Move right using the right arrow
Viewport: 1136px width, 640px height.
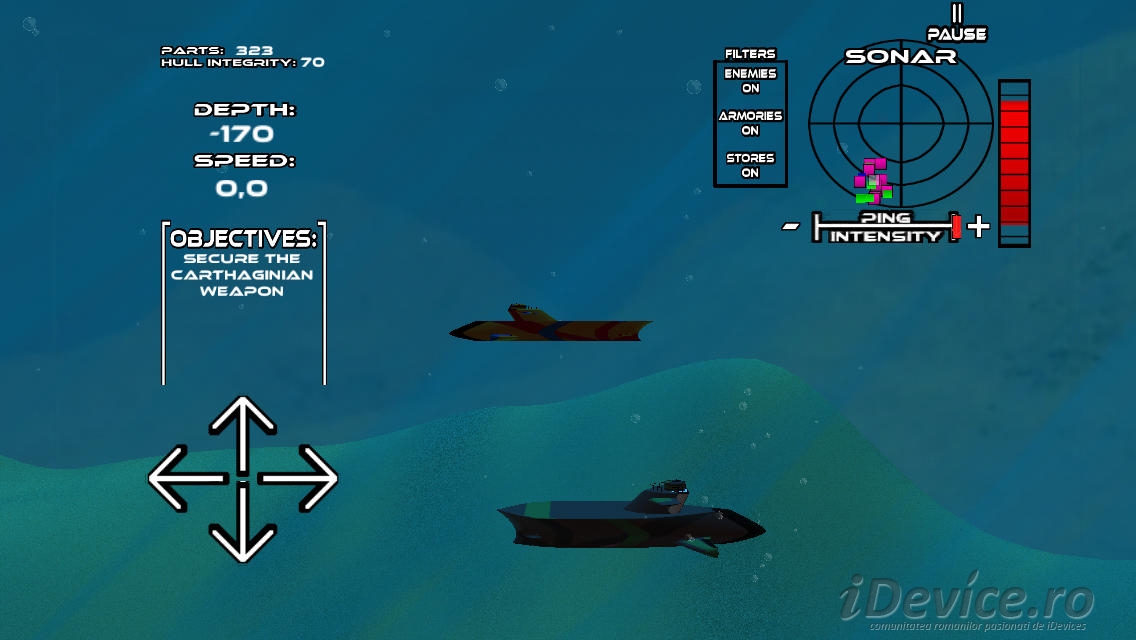(301, 479)
